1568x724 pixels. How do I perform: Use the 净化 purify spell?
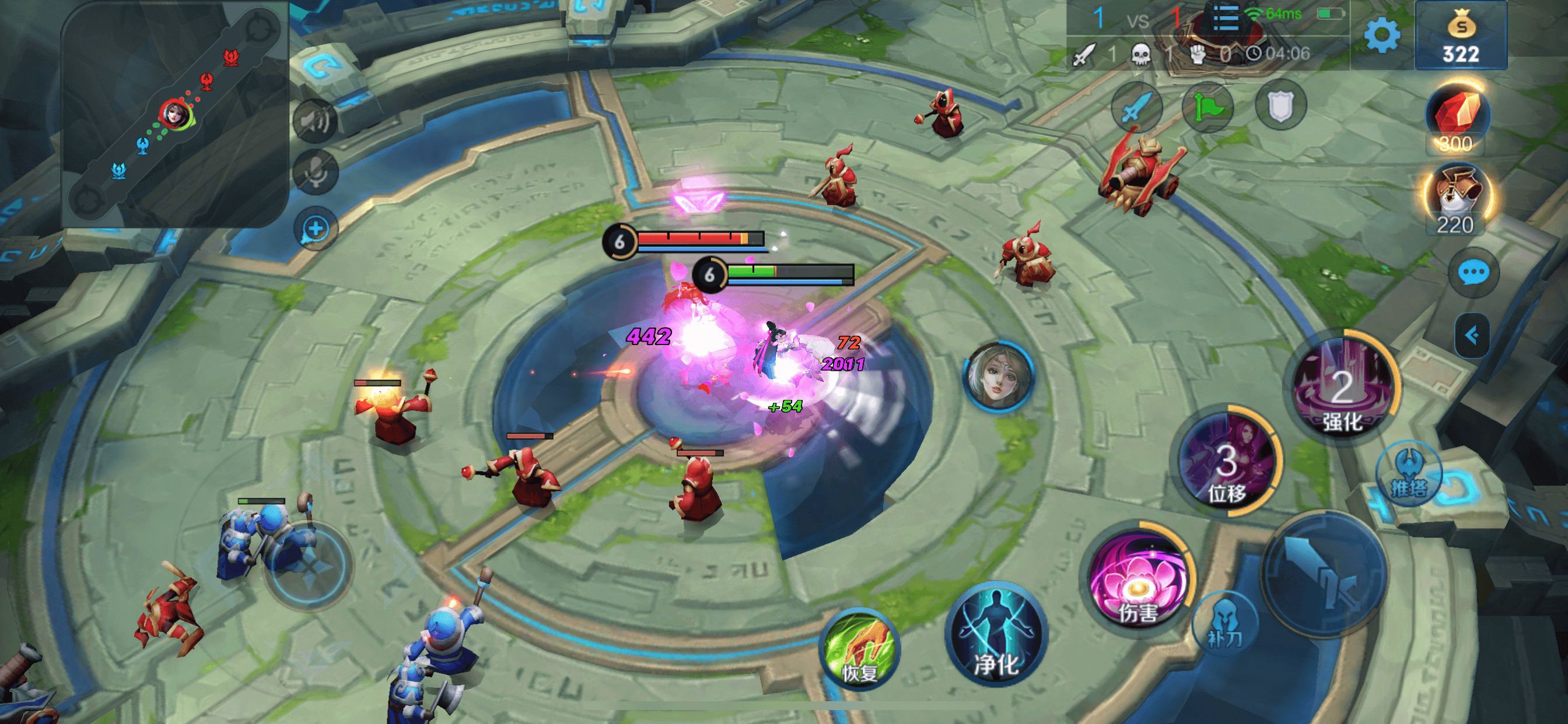point(996,636)
